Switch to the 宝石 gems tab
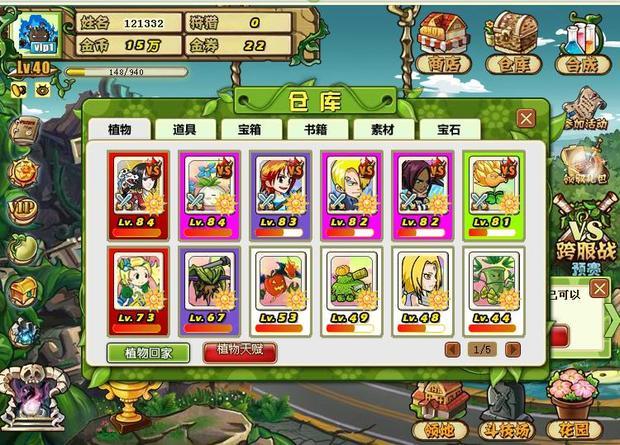 pos(441,129)
